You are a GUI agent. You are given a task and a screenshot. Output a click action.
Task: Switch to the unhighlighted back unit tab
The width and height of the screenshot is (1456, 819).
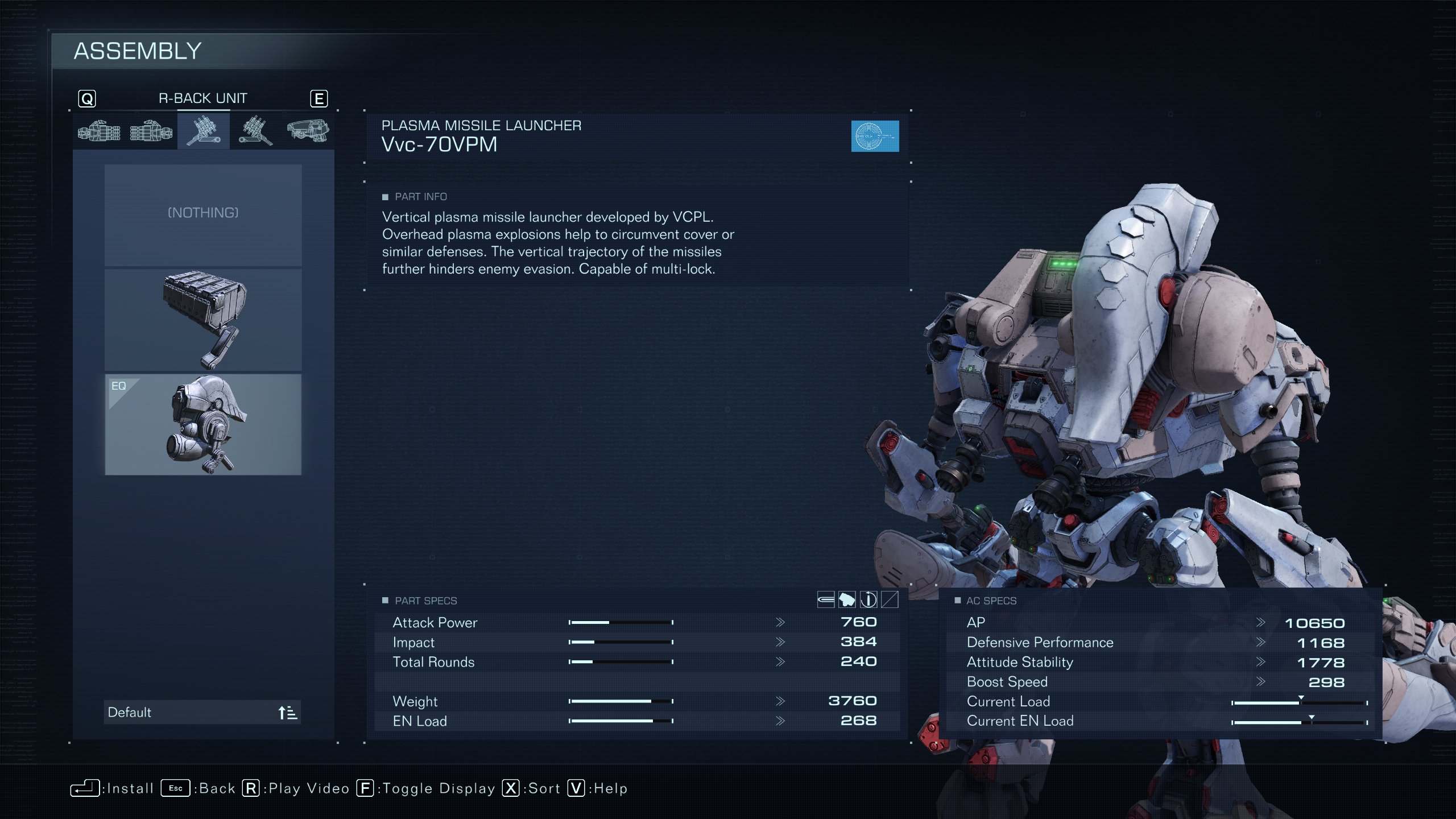coord(255,131)
